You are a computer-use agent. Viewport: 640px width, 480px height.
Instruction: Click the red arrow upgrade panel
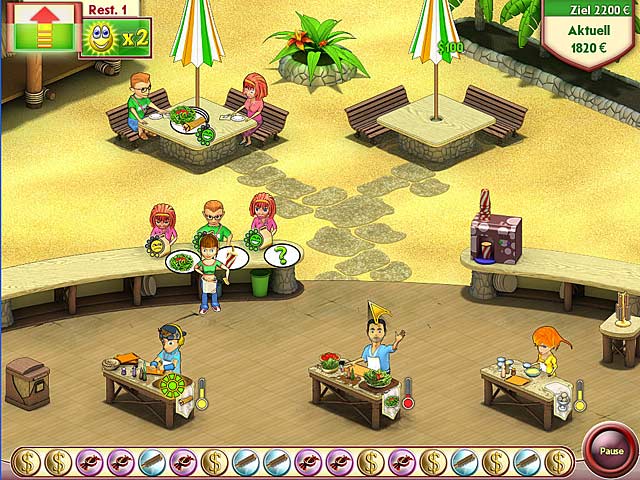point(43,26)
